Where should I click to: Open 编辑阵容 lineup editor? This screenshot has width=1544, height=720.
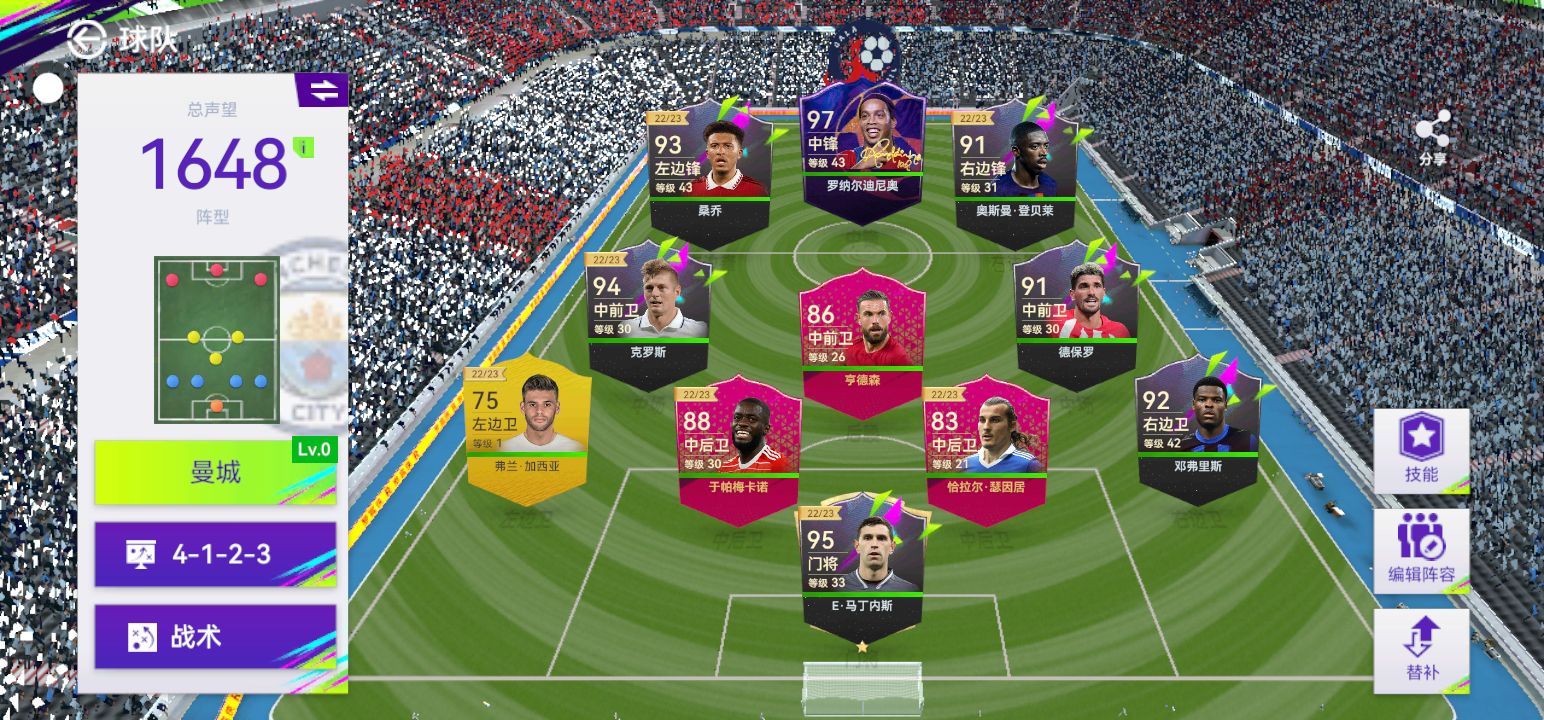pos(1420,550)
